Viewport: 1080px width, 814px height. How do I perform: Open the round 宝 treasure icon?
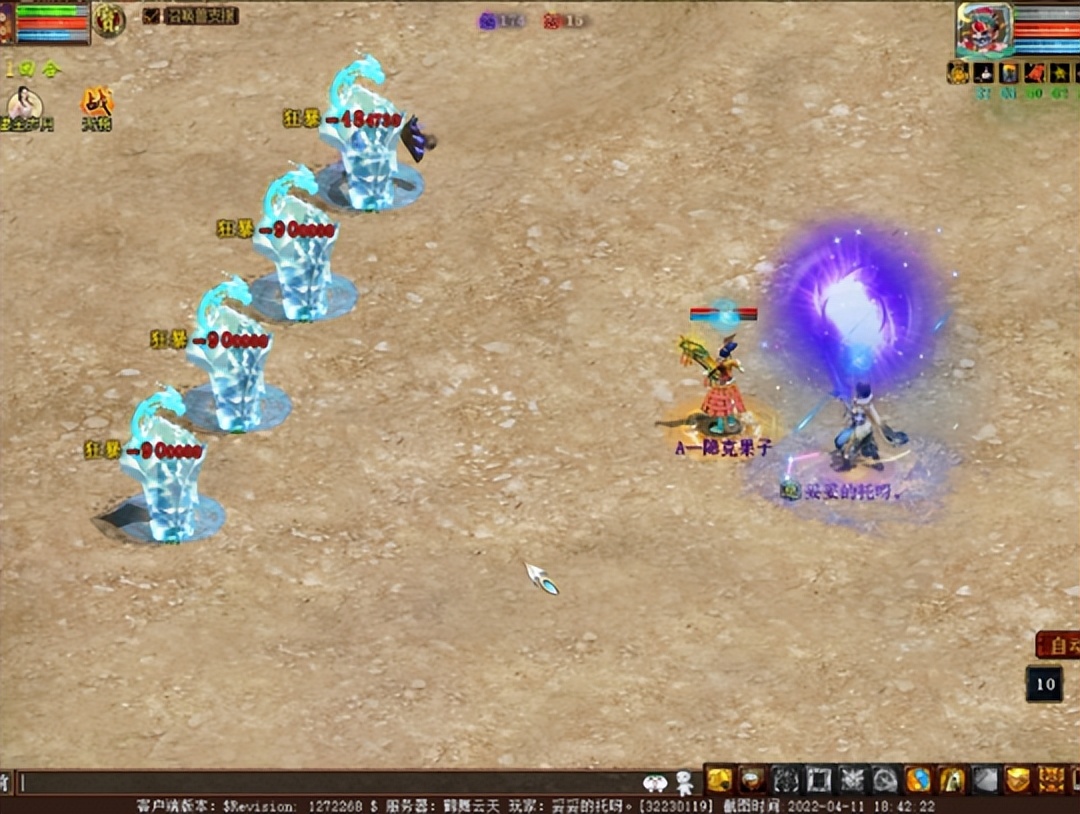108,19
